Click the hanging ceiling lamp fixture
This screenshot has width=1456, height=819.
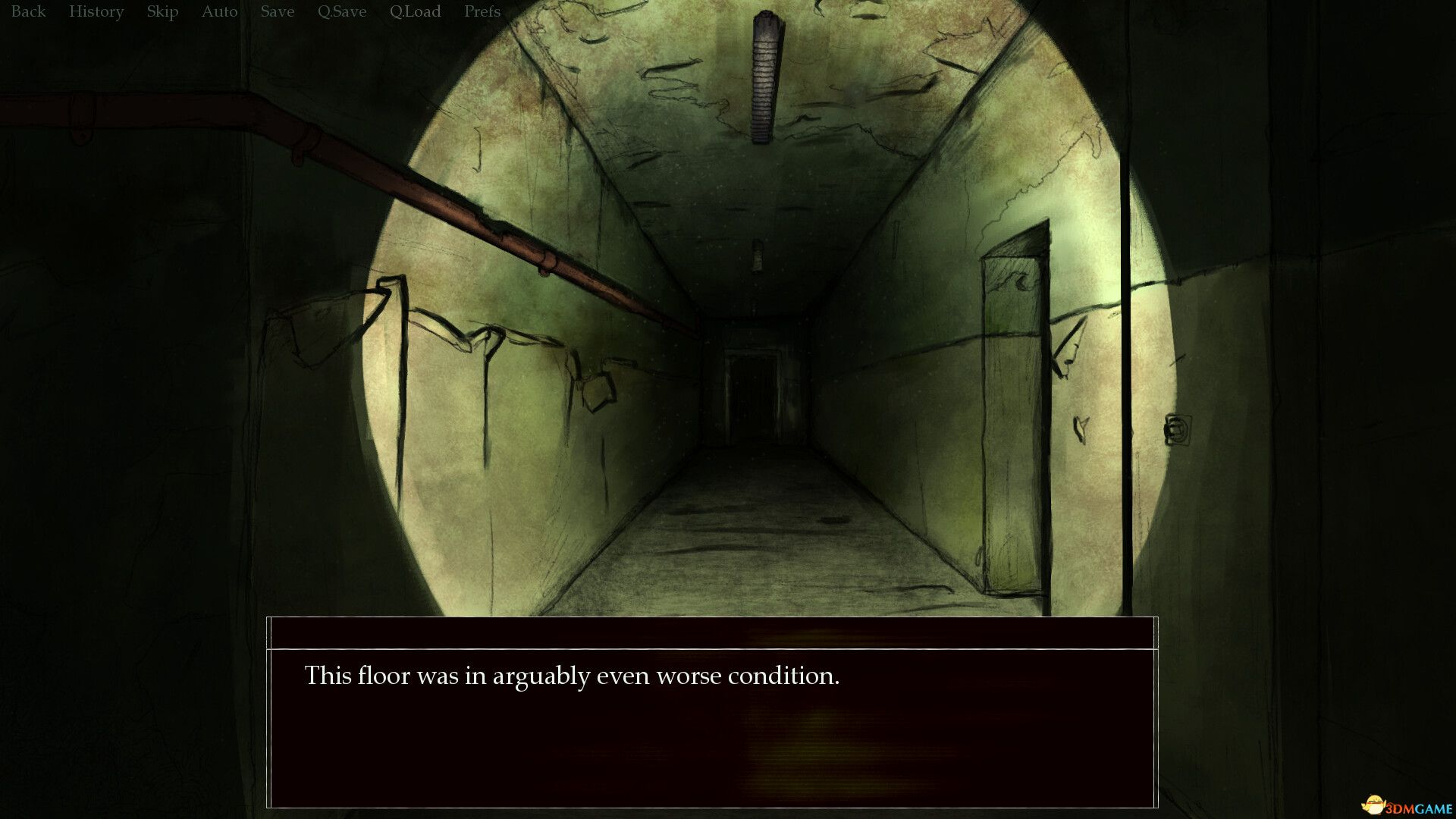point(764,76)
